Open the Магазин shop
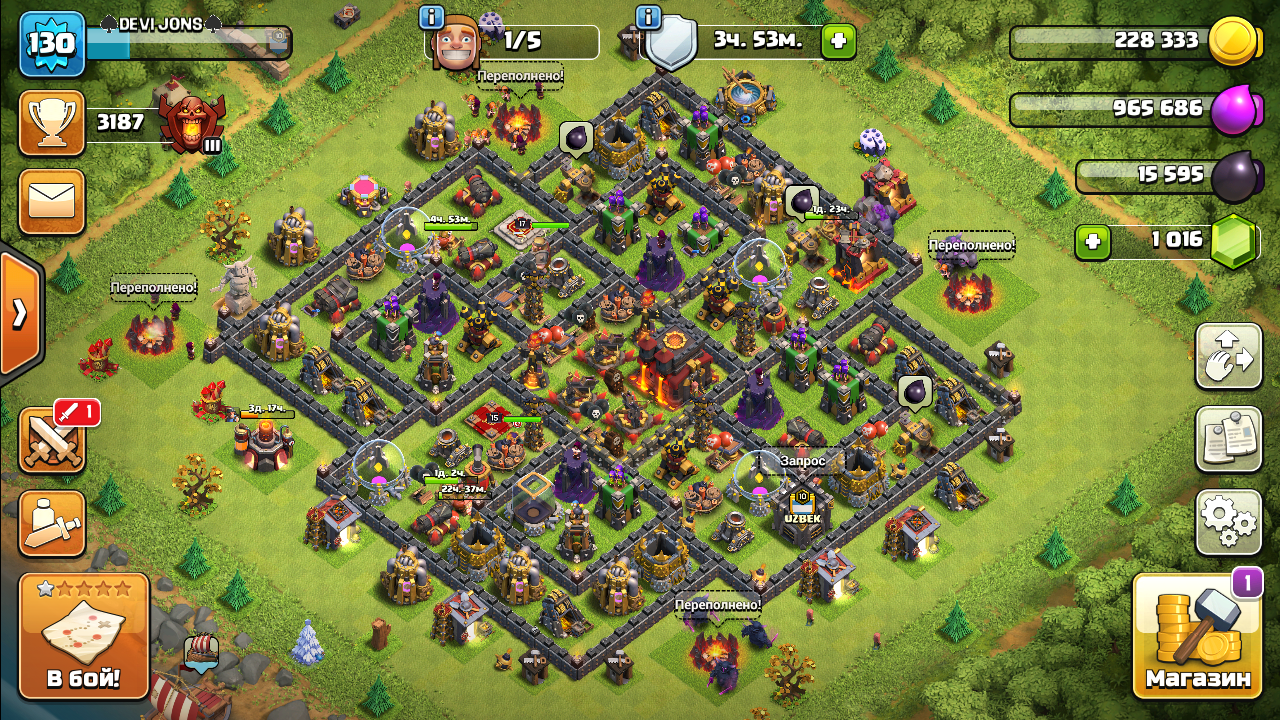The width and height of the screenshot is (1280, 720). 1197,636
